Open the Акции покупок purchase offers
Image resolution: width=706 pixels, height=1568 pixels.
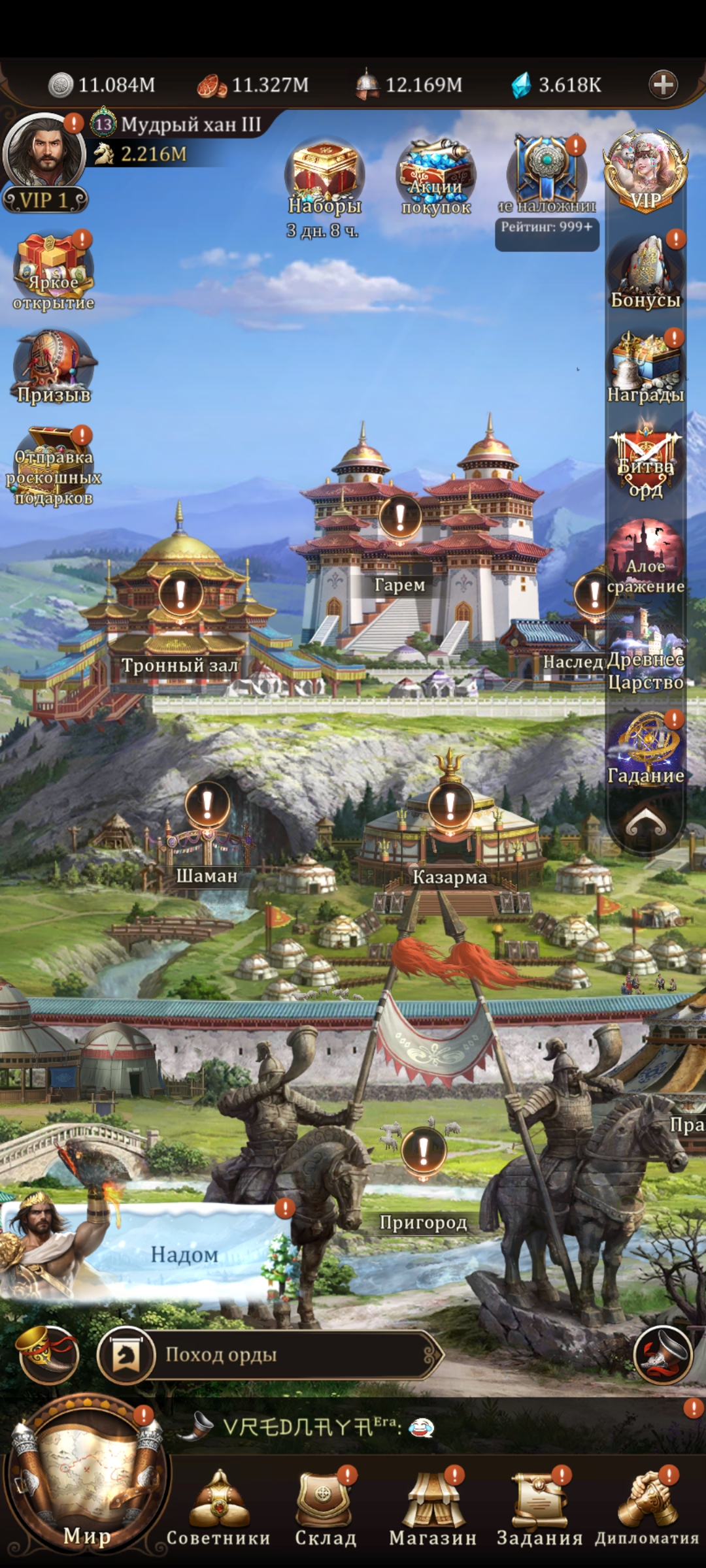click(436, 176)
